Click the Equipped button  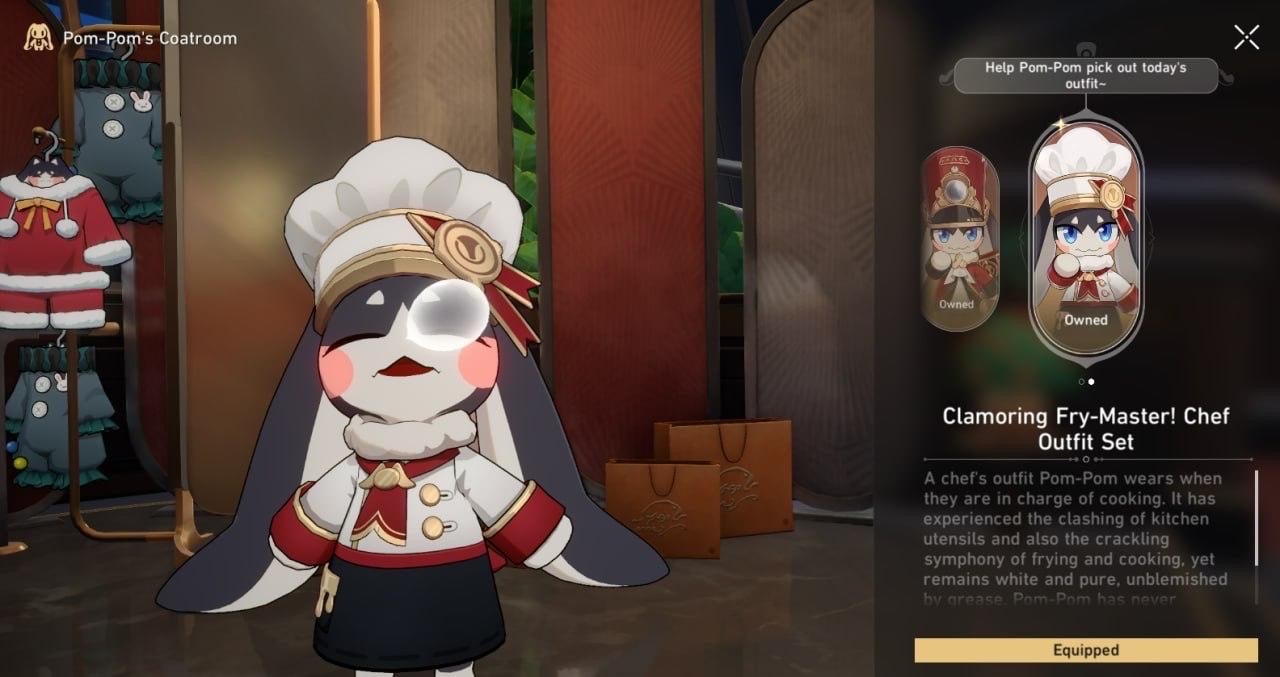click(x=1086, y=650)
